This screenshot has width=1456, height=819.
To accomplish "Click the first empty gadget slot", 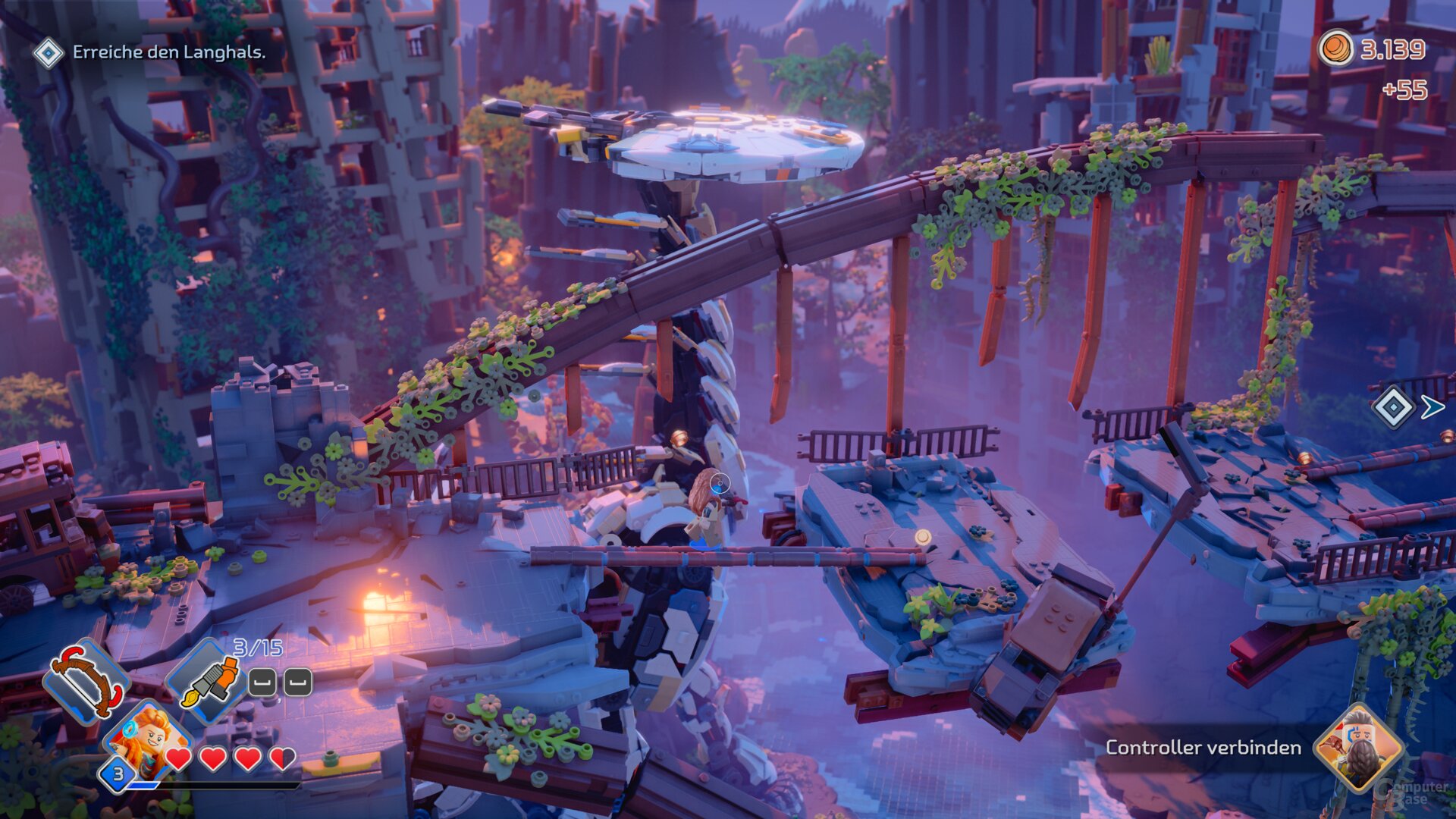I will coord(262,683).
